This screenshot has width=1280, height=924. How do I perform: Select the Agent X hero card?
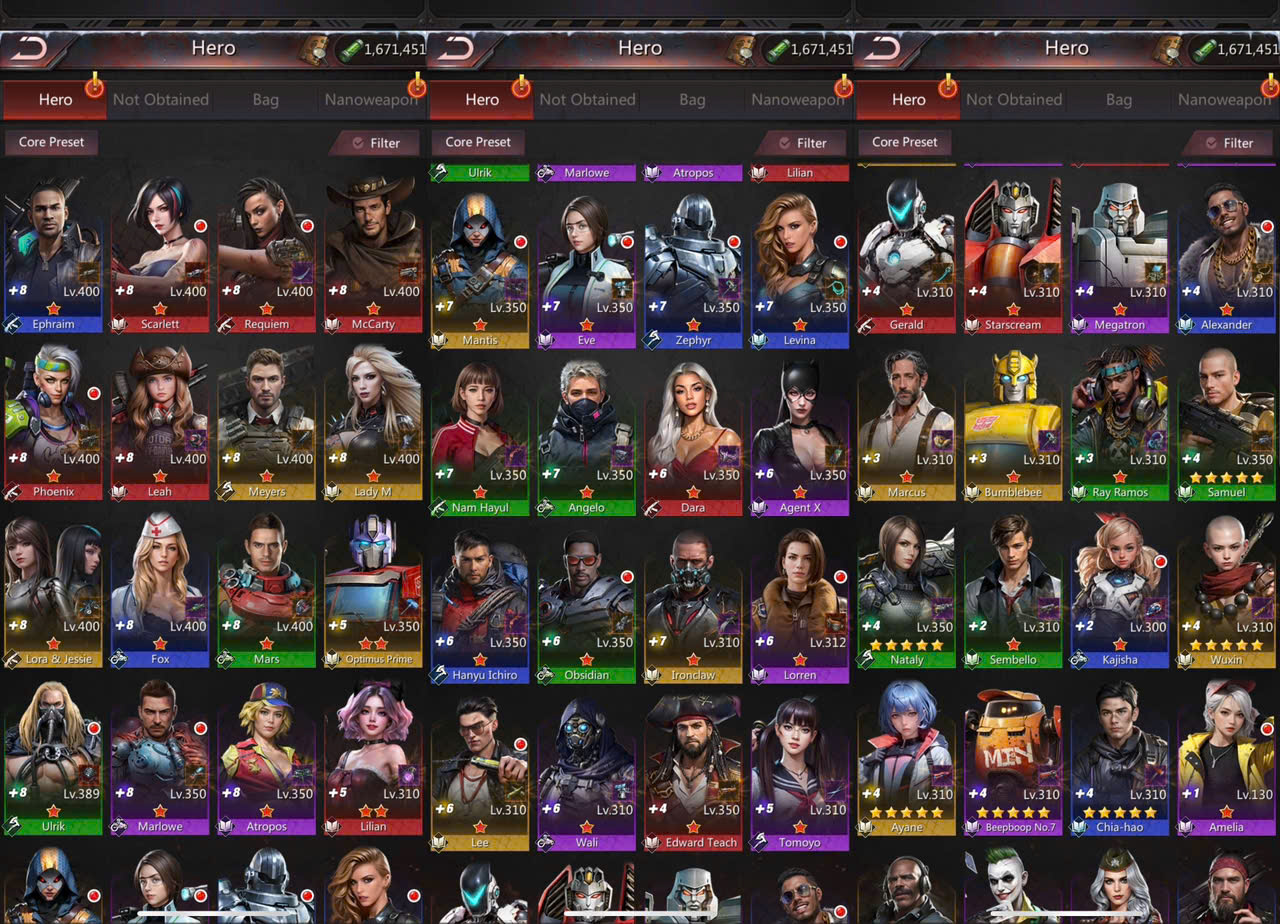800,438
